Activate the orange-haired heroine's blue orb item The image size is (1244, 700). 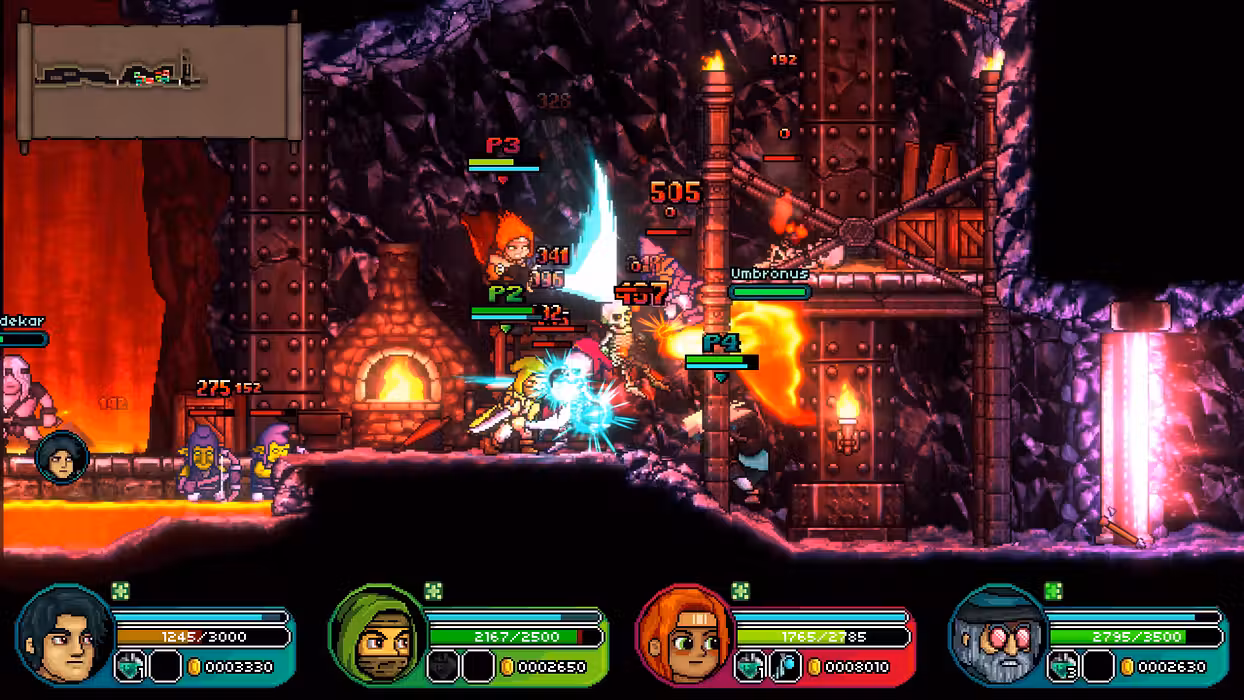pos(786,666)
